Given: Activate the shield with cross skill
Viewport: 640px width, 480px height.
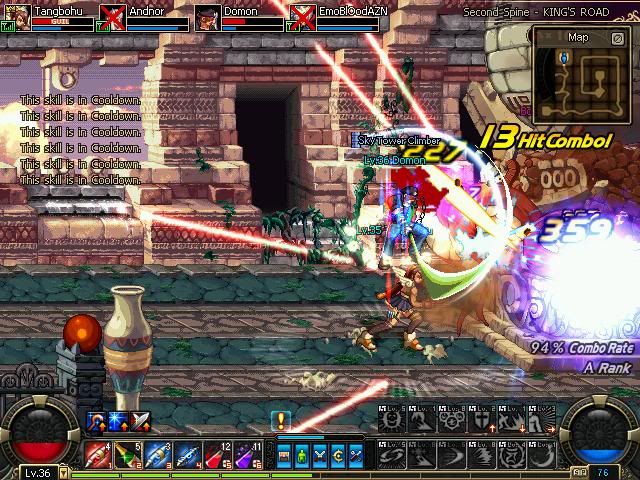Looking at the screenshot, I should [481, 422].
